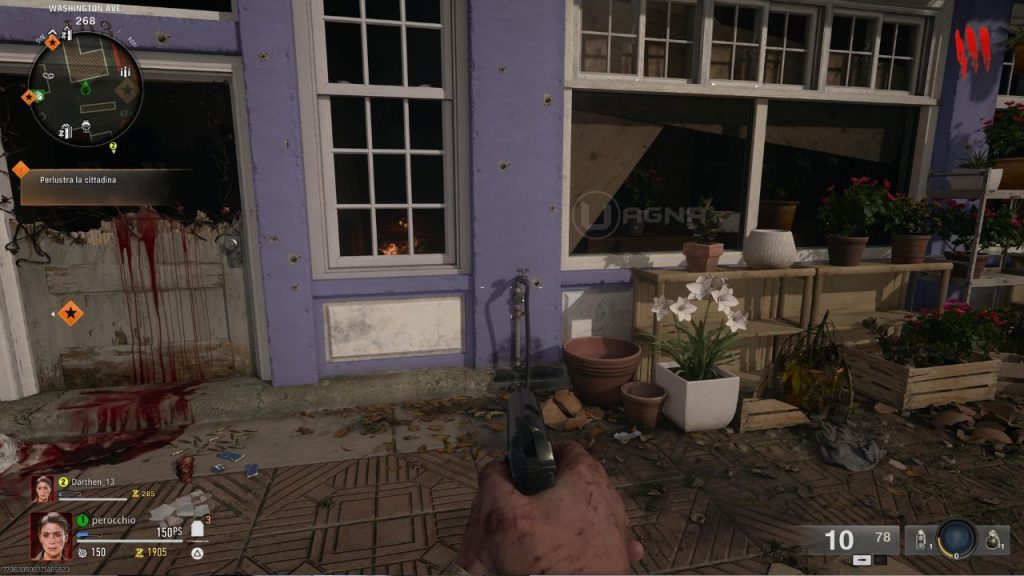Click the orange star objective waypoint marker

tap(70, 314)
